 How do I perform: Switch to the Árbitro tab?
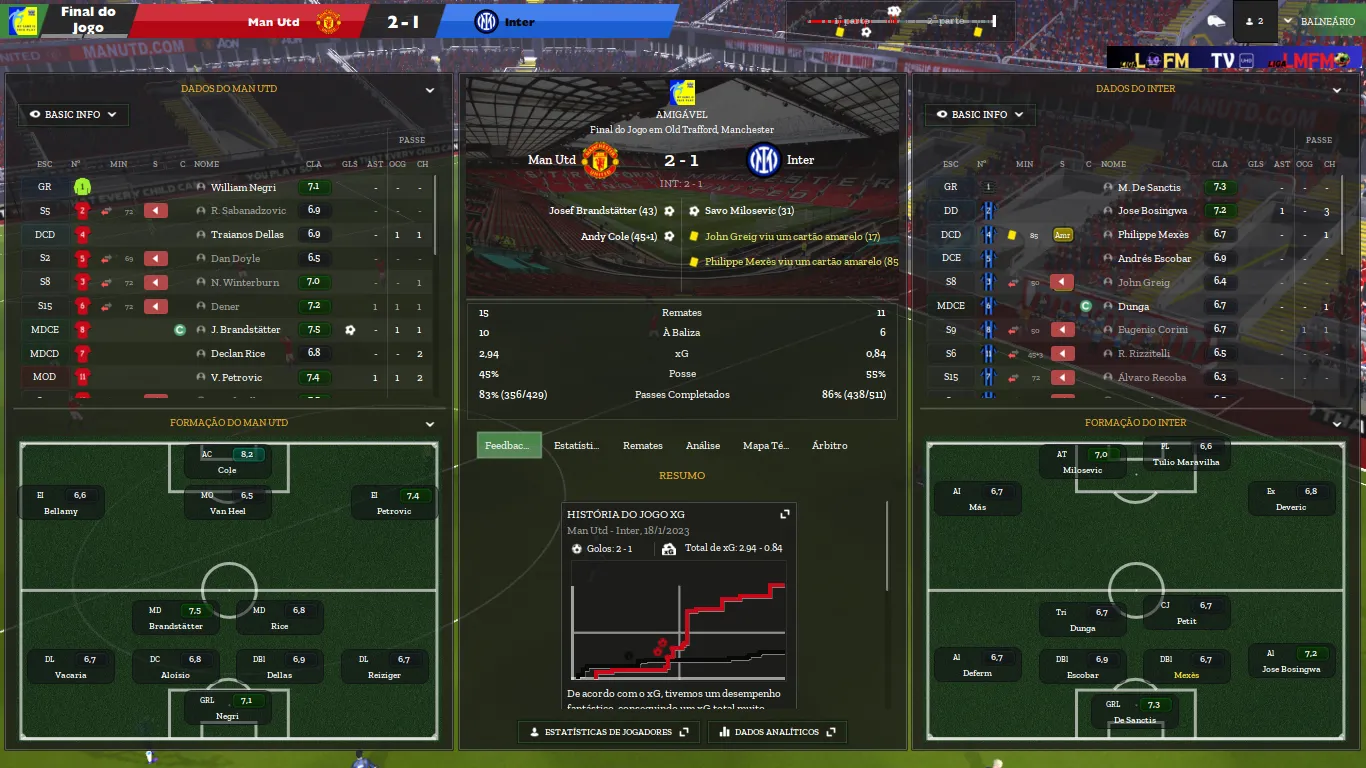pyautogui.click(x=829, y=446)
